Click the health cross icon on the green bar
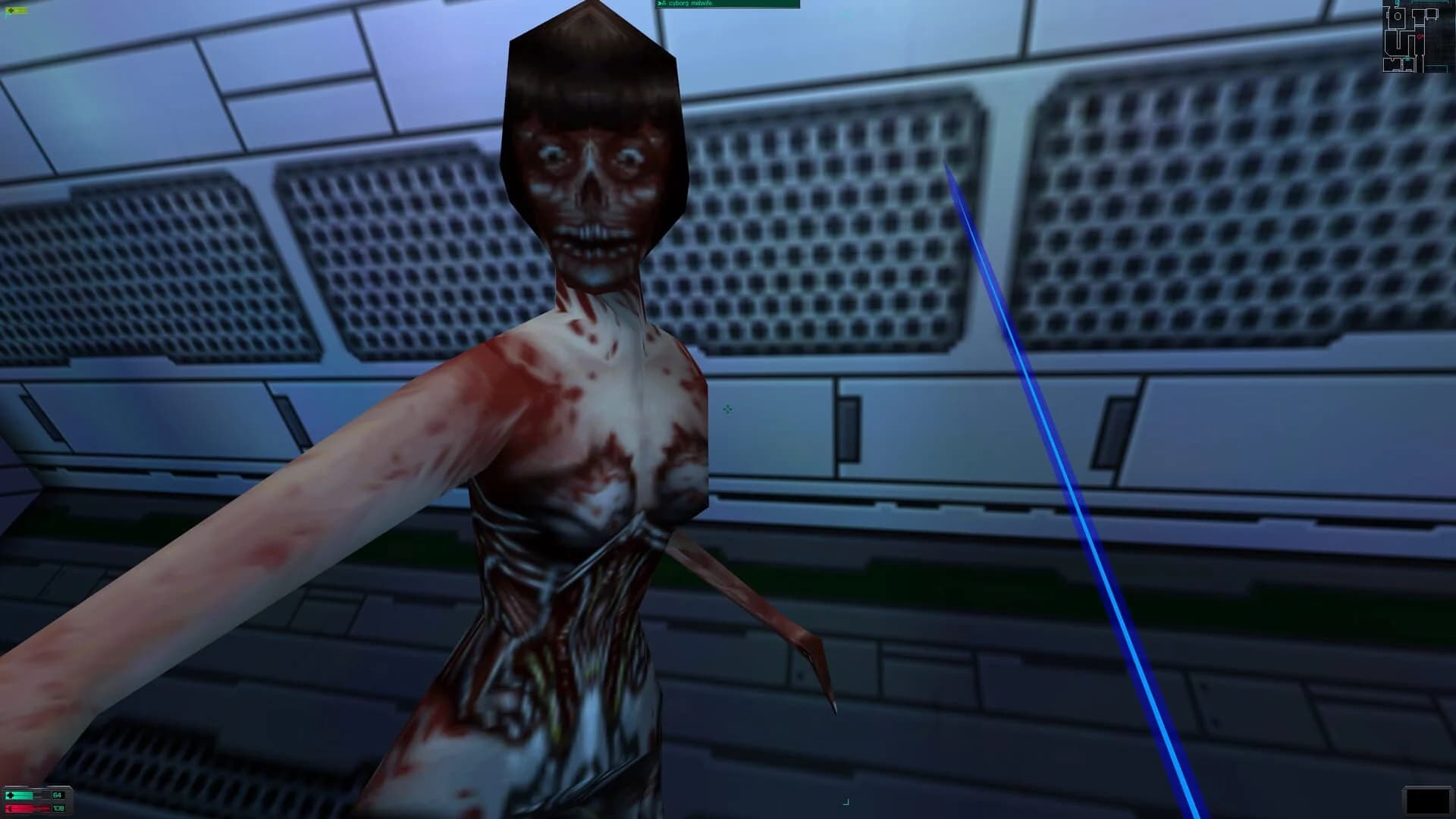The width and height of the screenshot is (1456, 819). pyautogui.click(x=10, y=795)
